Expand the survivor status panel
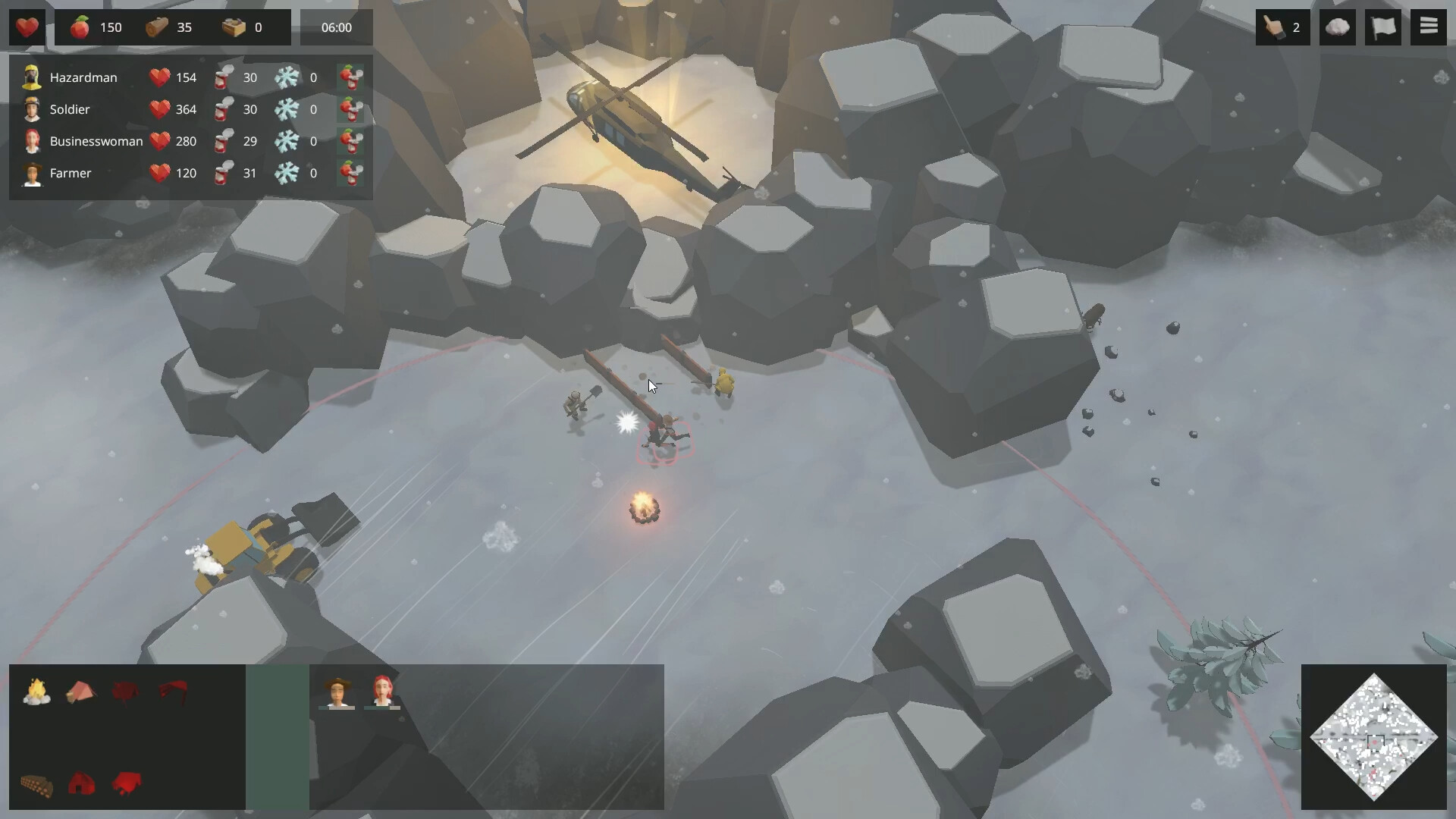 [x=190, y=125]
